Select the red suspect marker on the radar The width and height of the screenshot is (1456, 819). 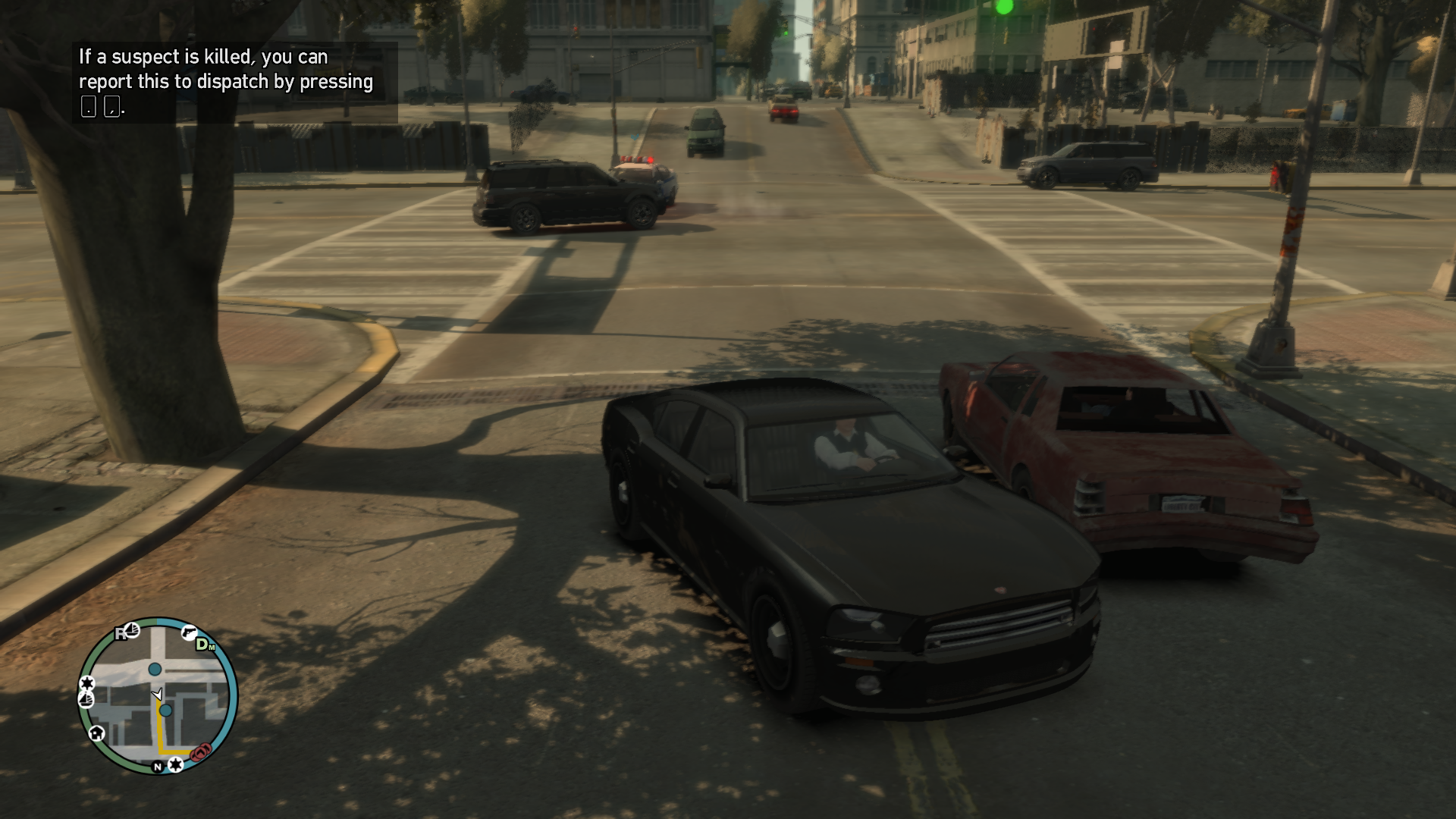pyautogui.click(x=201, y=752)
